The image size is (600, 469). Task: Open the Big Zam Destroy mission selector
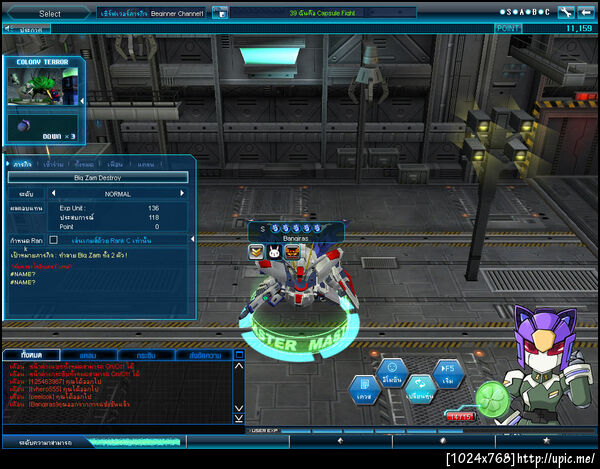point(98,177)
